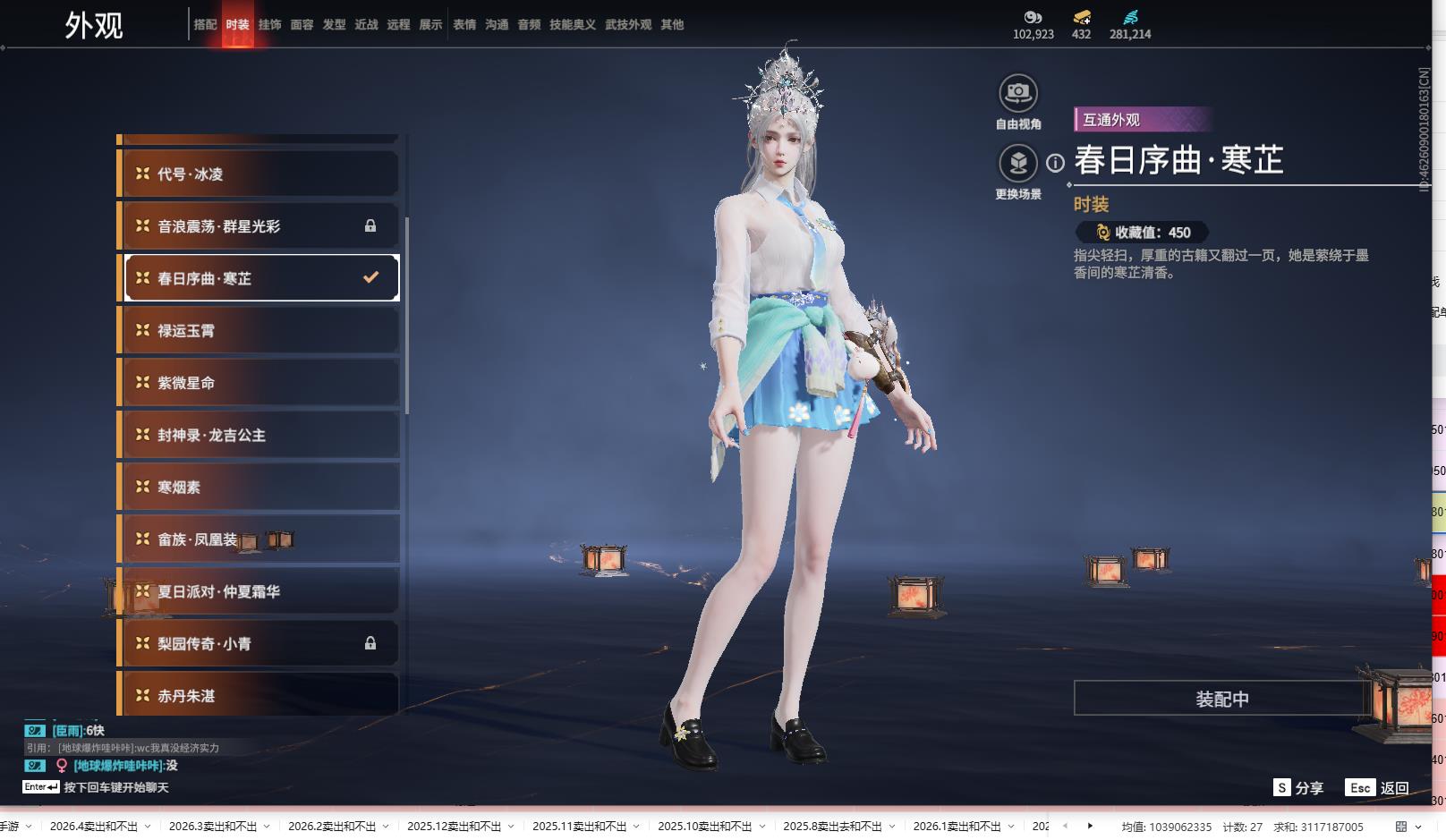
Task: Open the 2026.3卖出和不出 spreadsheet tab
Action: tap(213, 827)
